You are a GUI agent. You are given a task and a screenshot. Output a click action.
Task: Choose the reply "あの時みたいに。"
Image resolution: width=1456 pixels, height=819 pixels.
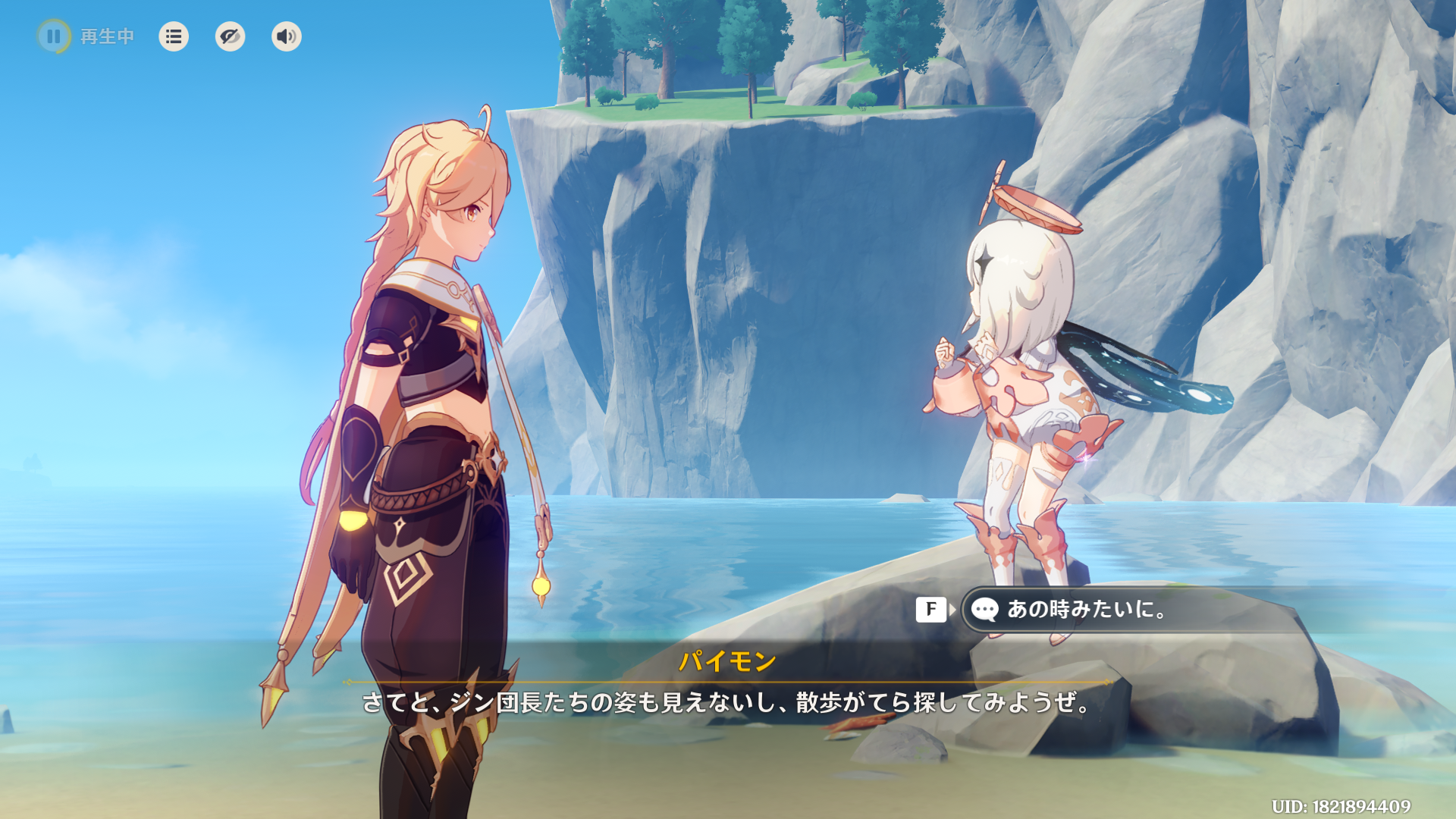point(1086,609)
